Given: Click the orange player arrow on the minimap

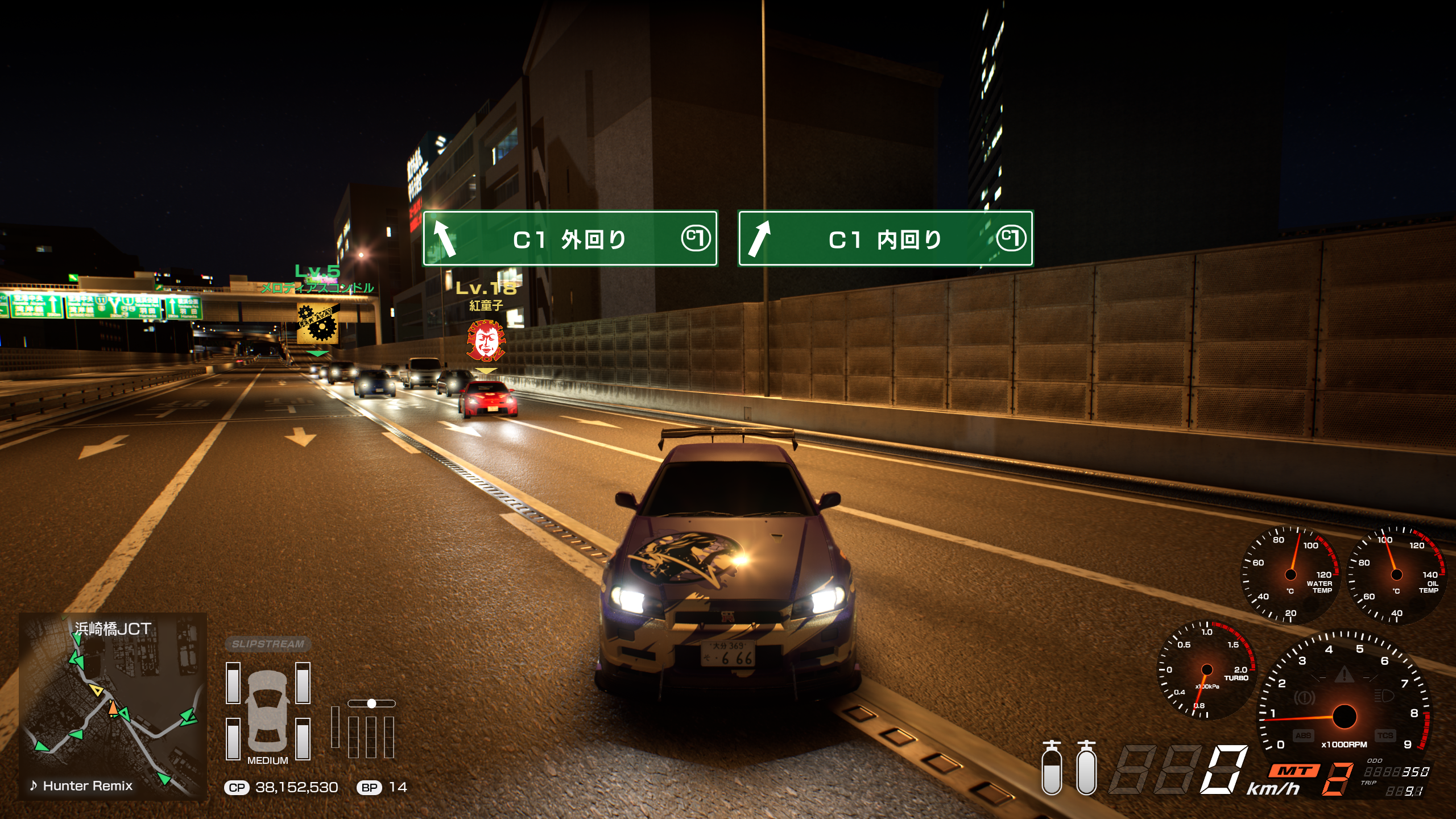Looking at the screenshot, I should click(x=113, y=709).
